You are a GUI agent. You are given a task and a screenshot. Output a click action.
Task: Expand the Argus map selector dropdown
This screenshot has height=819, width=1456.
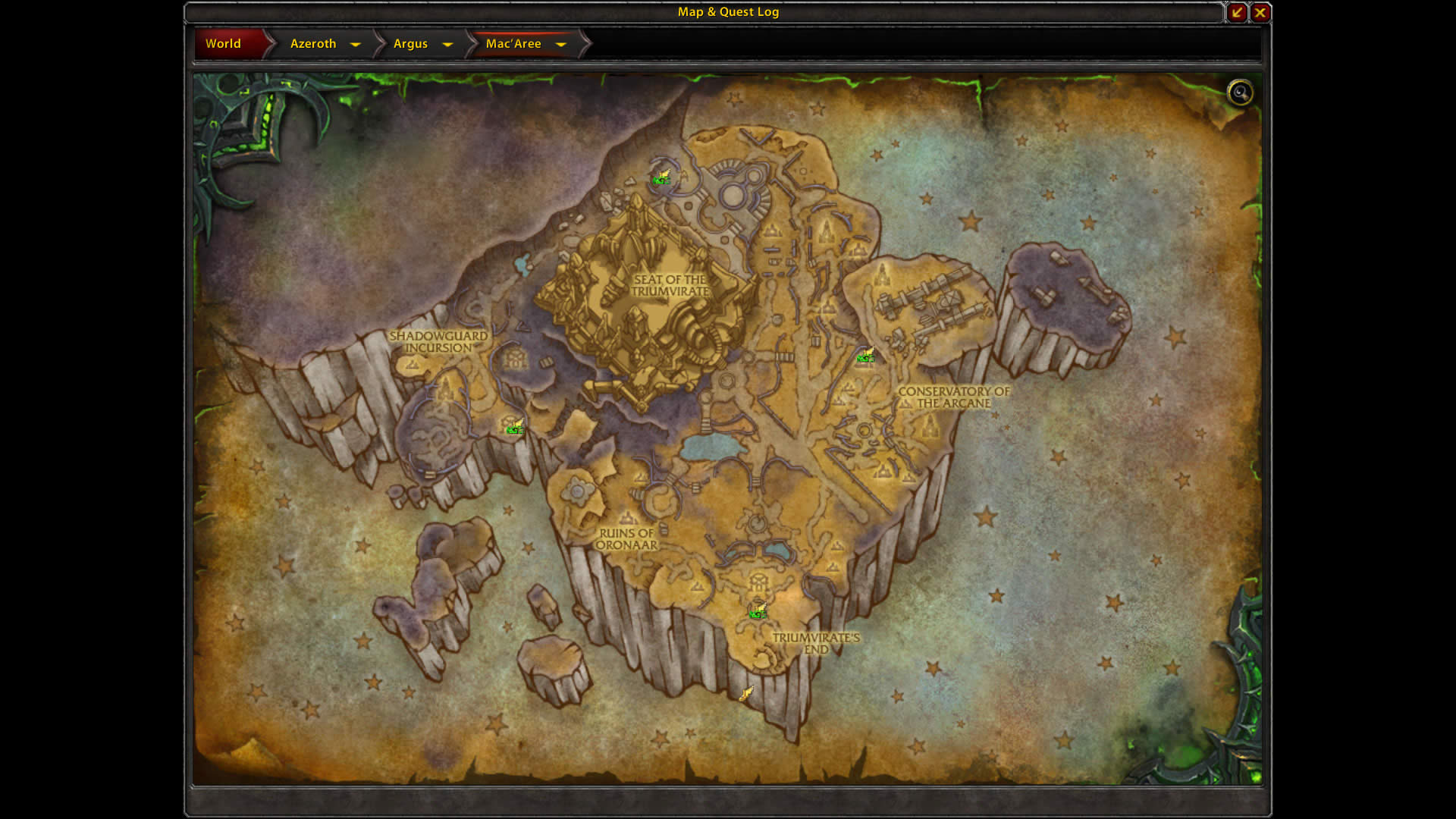coord(448,45)
